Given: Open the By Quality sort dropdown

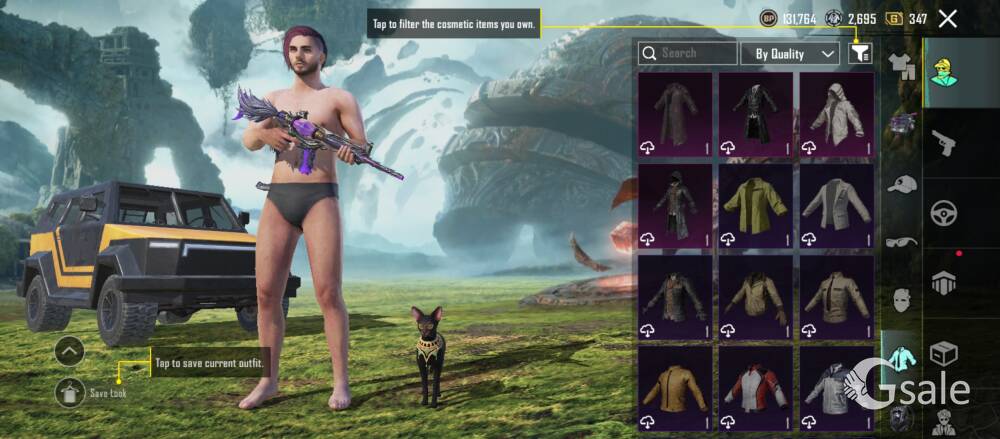Looking at the screenshot, I should coord(796,53).
